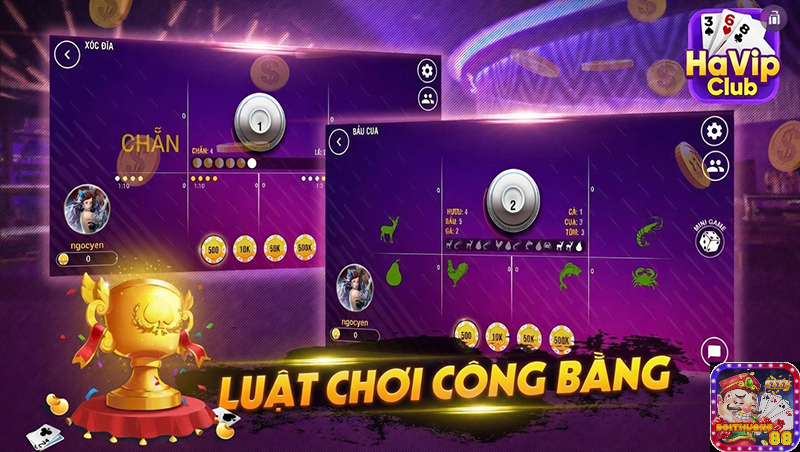This screenshot has height=452, width=800.
Task: Show players list on Xóc Đĩa panel
Action: 427,98
